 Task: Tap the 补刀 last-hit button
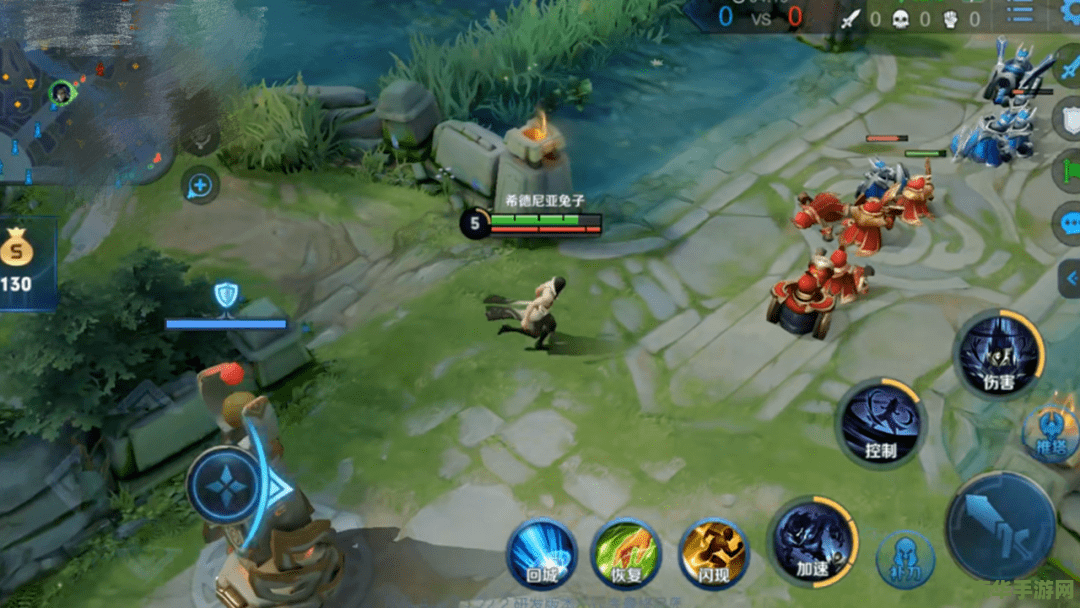click(x=905, y=559)
